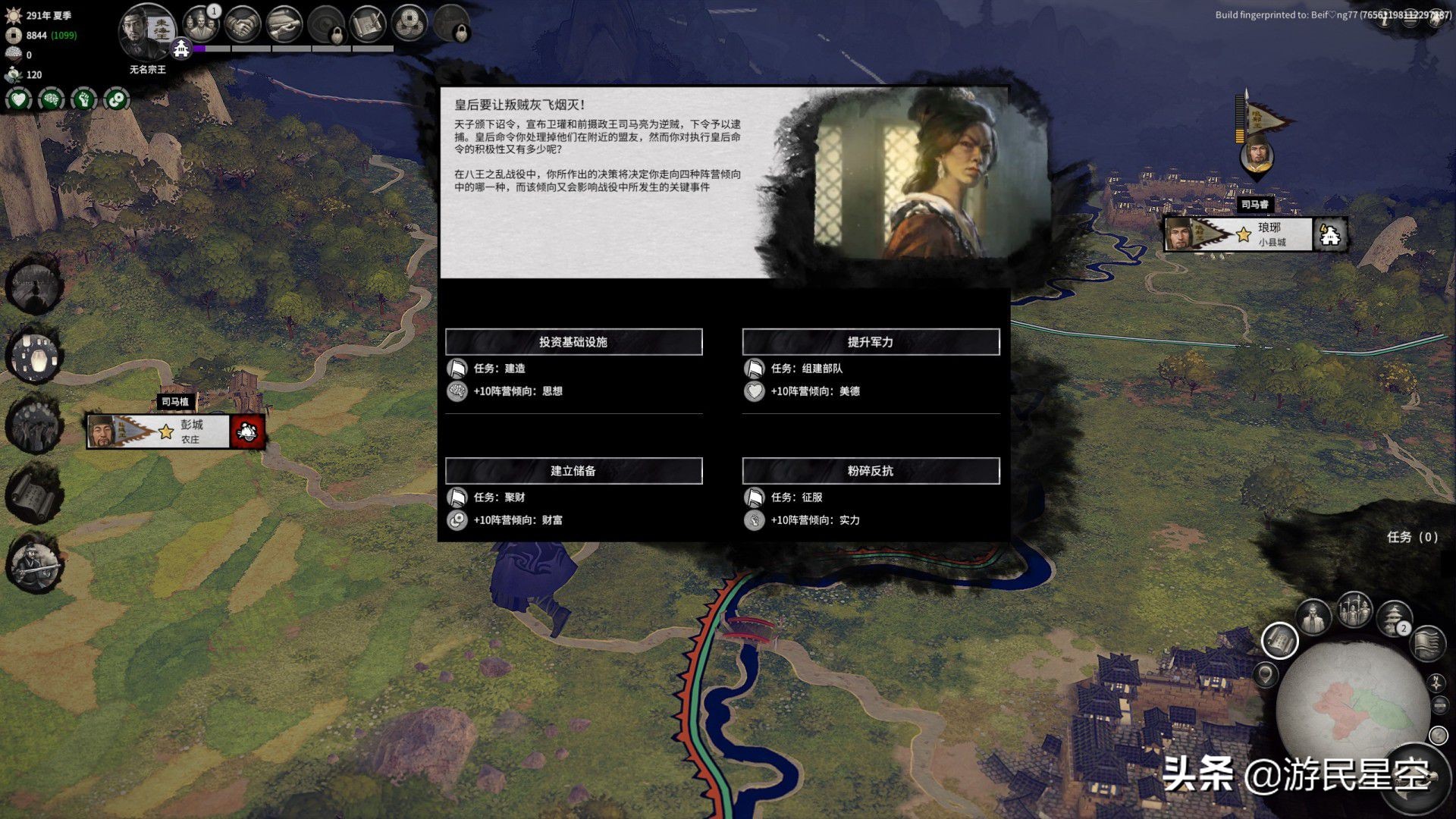Open the reforms scroll icon on top bar
Screen dimensions: 1456x819
(366, 24)
